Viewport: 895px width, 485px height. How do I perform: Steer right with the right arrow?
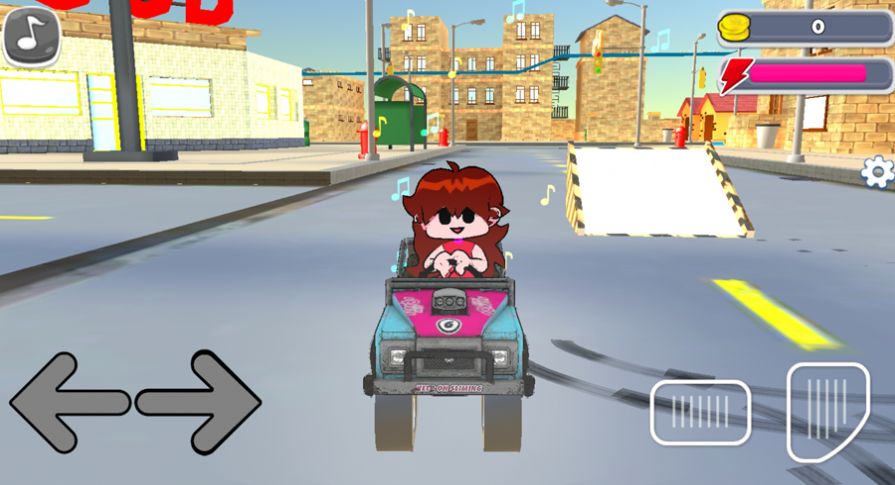point(200,402)
